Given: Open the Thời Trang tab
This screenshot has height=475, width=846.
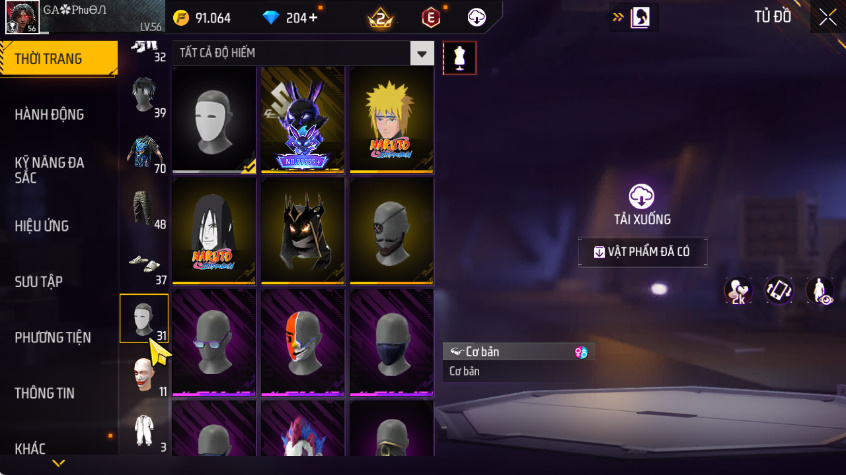Looking at the screenshot, I should [x=48, y=59].
